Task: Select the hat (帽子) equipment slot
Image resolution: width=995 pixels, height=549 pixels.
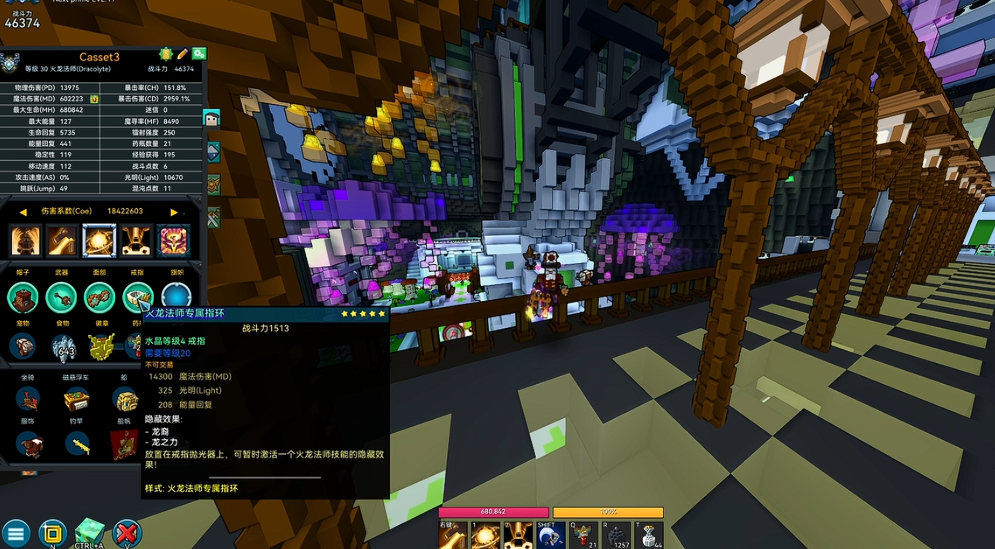Action: (24, 297)
